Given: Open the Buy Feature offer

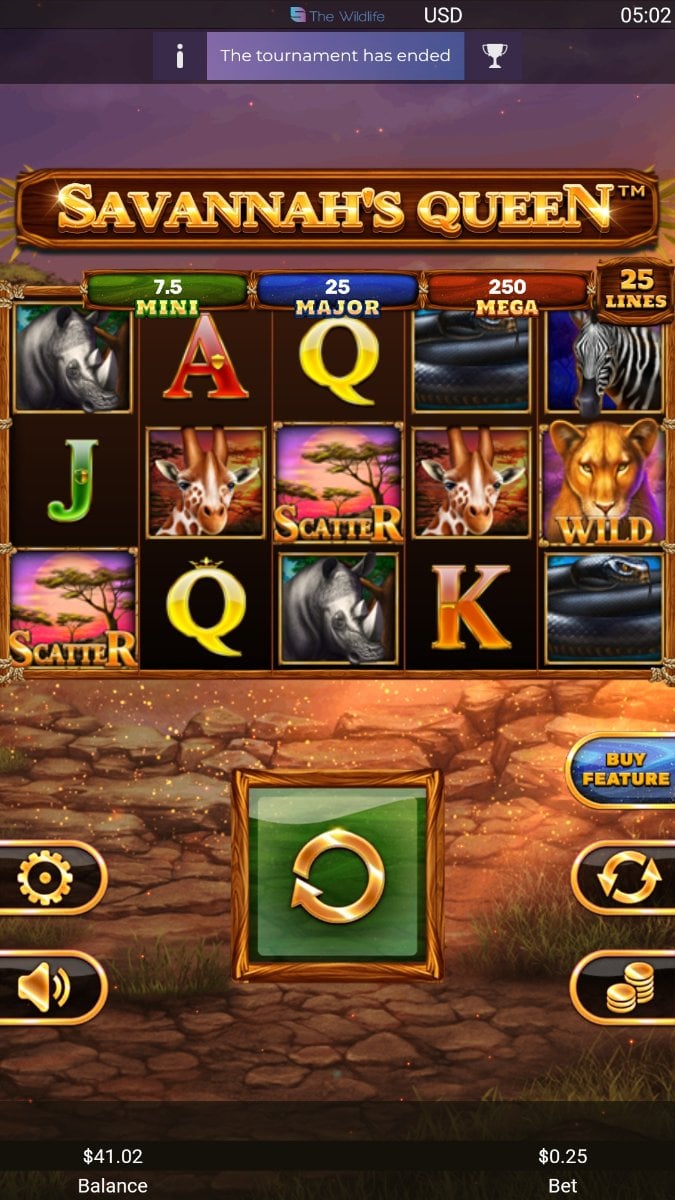Looking at the screenshot, I should (624, 770).
